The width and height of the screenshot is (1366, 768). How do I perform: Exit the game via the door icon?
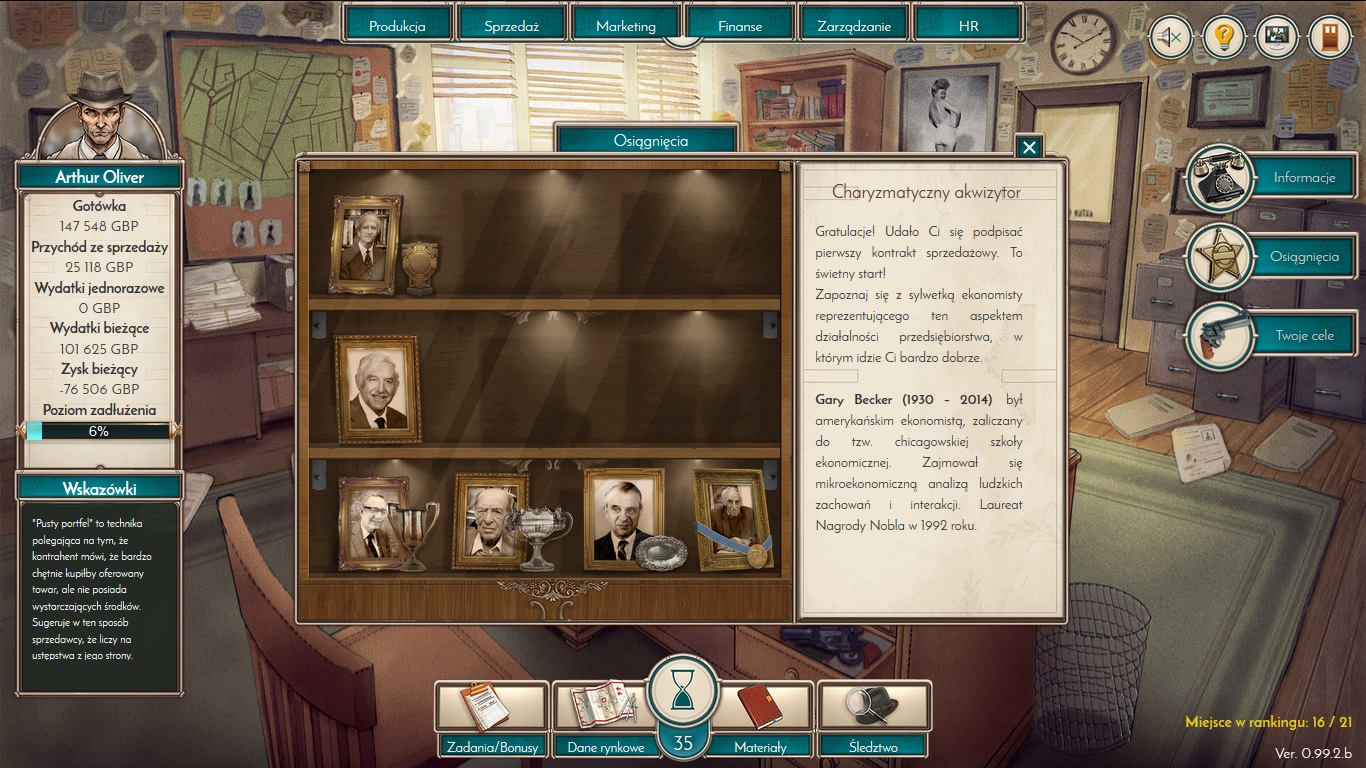click(x=1329, y=39)
